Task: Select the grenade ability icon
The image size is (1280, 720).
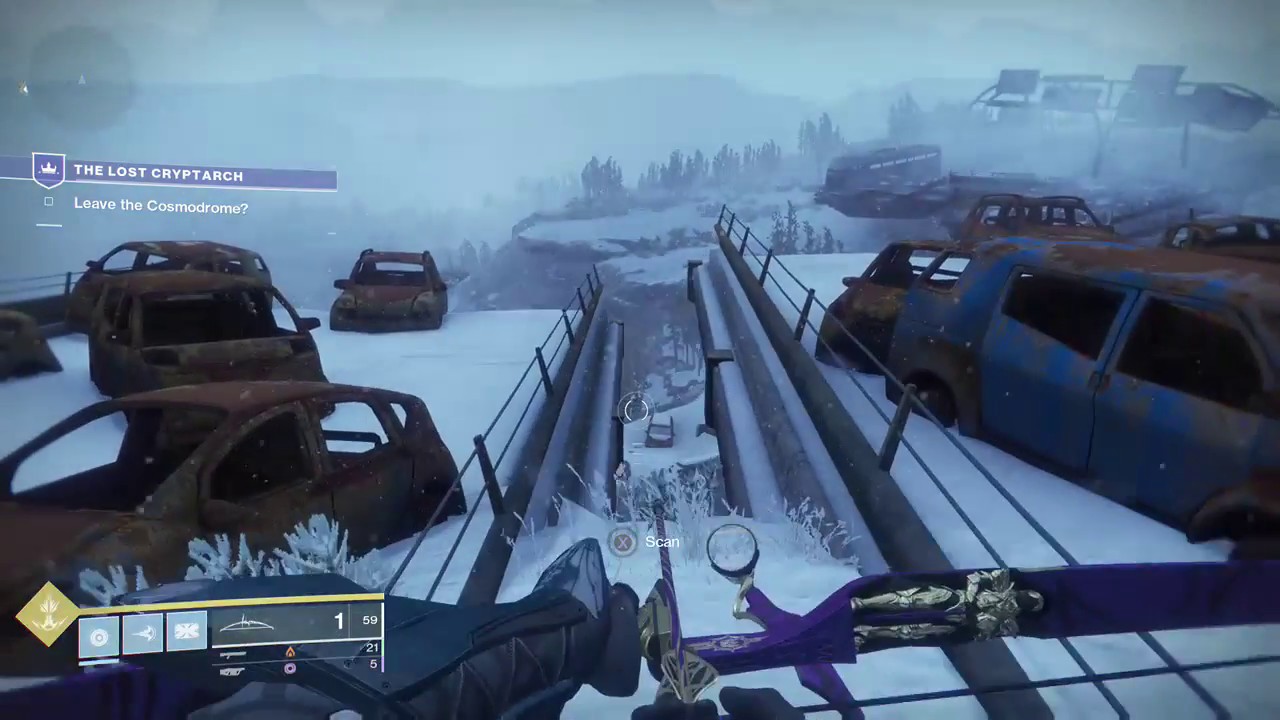Action: click(99, 635)
